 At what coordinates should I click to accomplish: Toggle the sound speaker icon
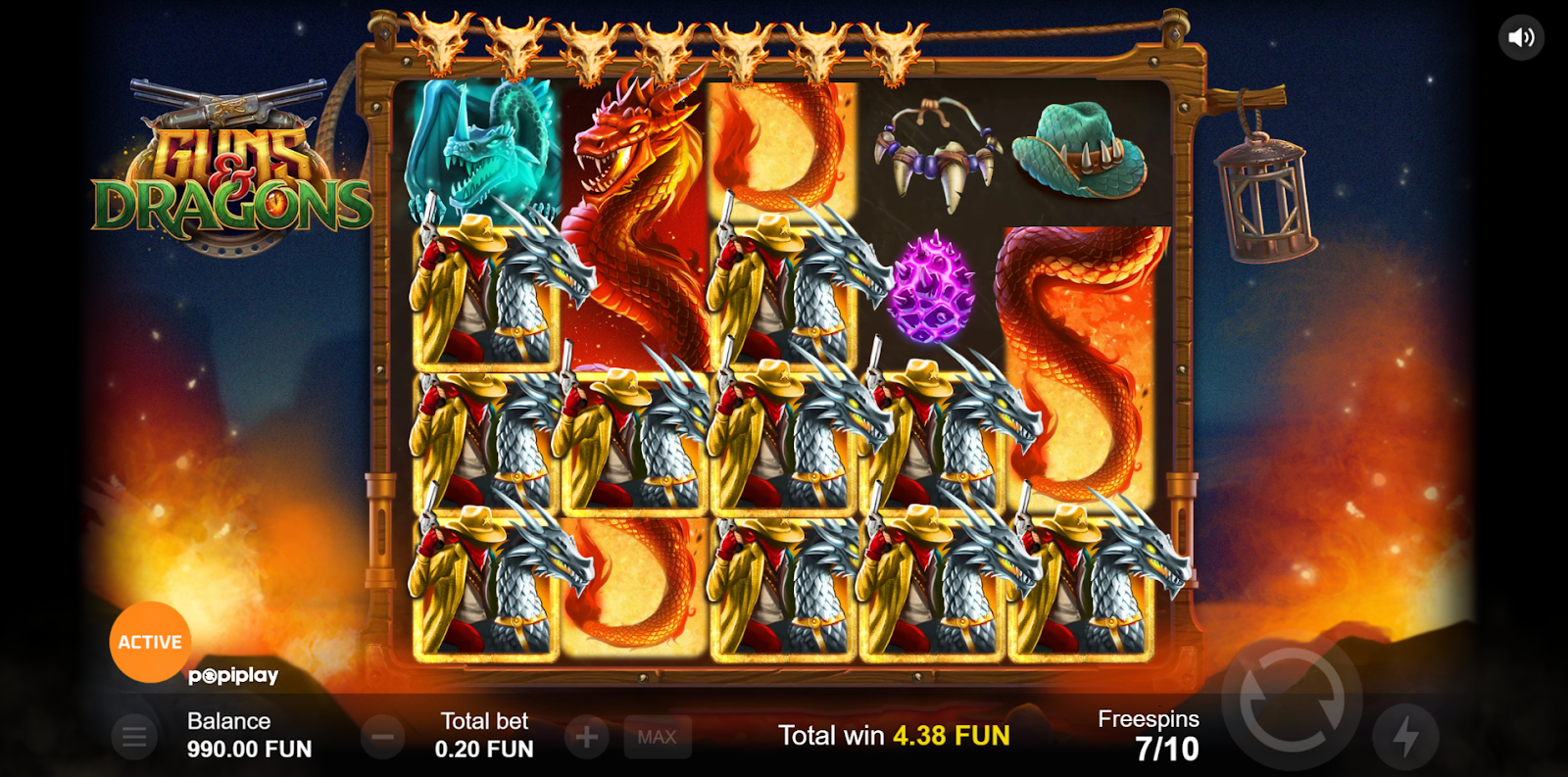(x=1521, y=38)
